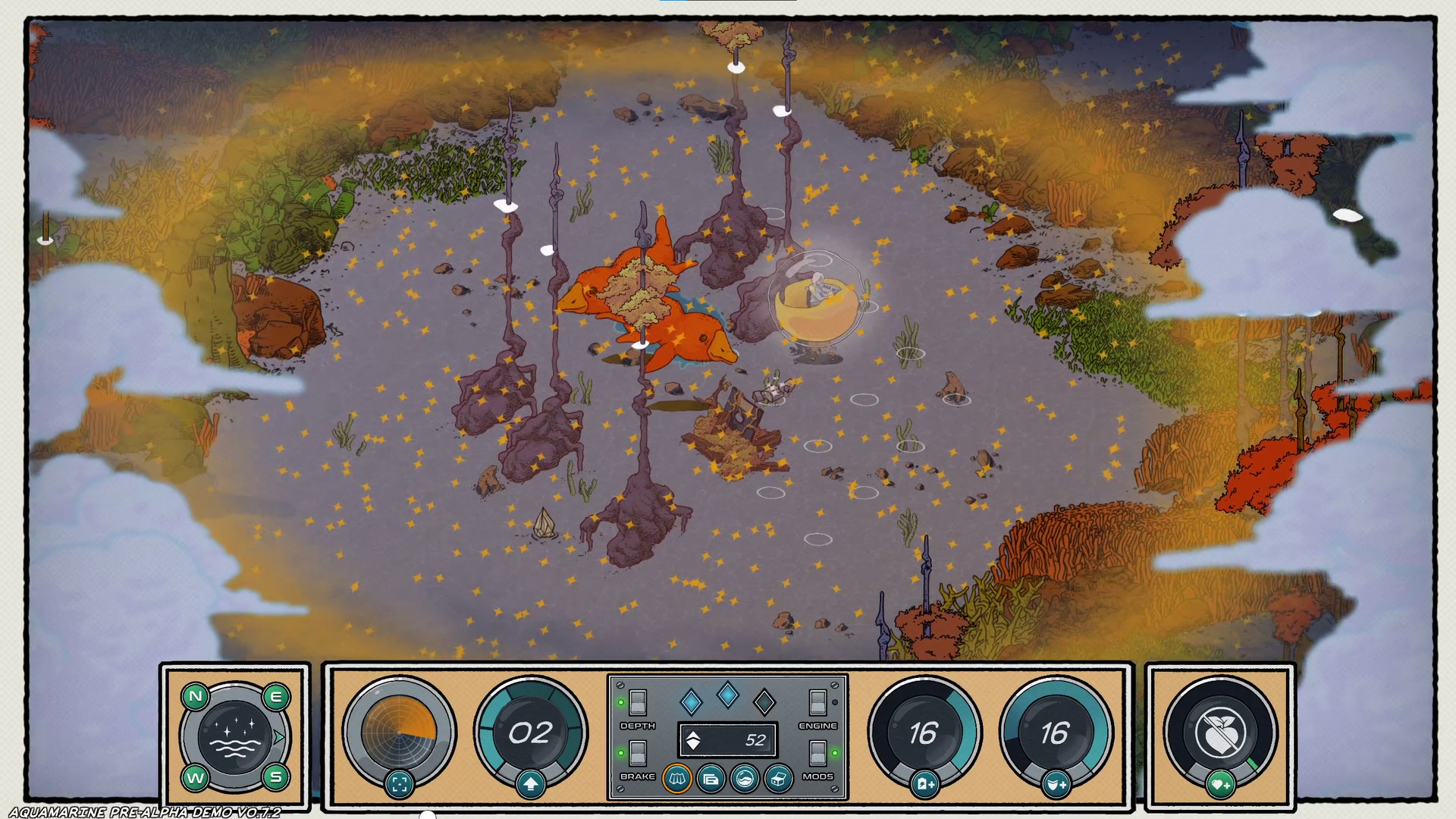The height and width of the screenshot is (819, 1456).
Task: Flip the MODS switch
Action: [817, 753]
